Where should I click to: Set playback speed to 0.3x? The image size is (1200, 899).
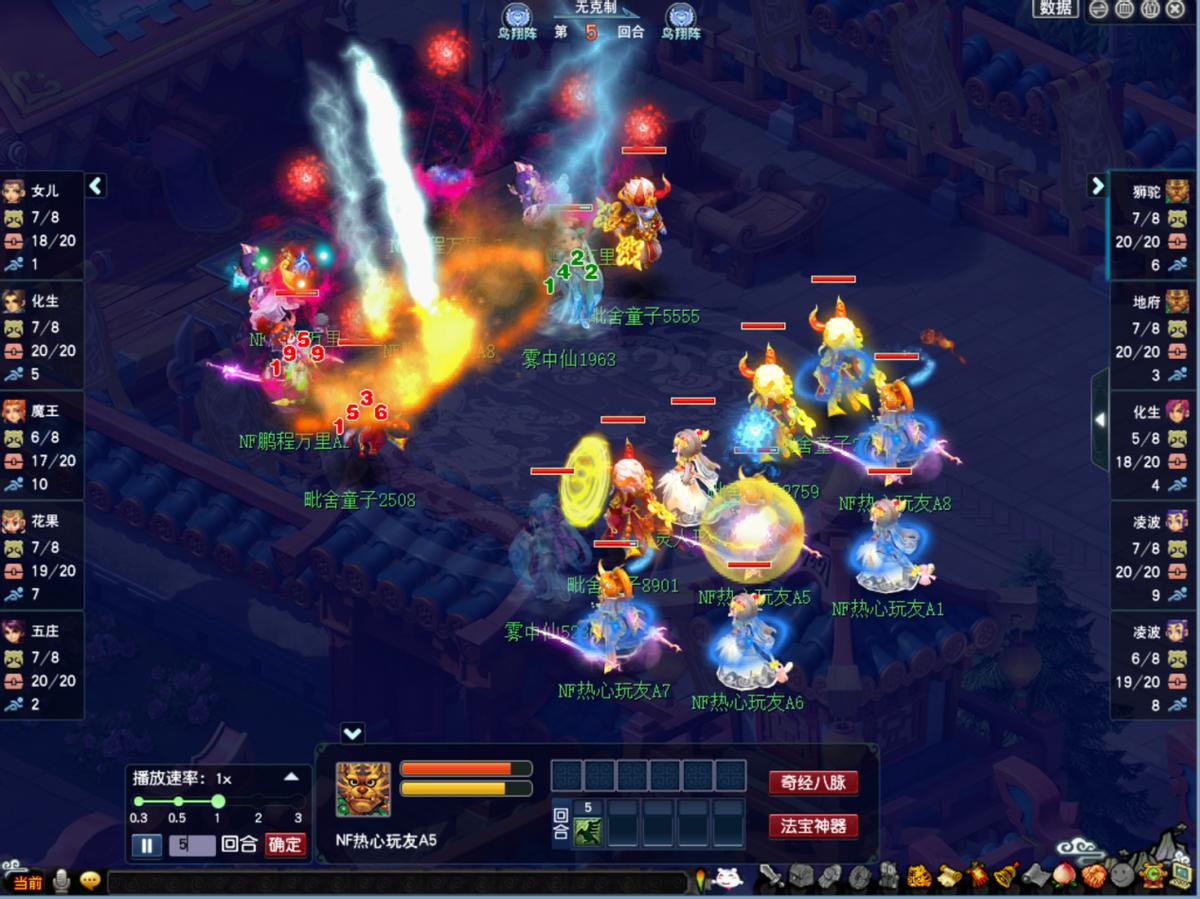139,802
